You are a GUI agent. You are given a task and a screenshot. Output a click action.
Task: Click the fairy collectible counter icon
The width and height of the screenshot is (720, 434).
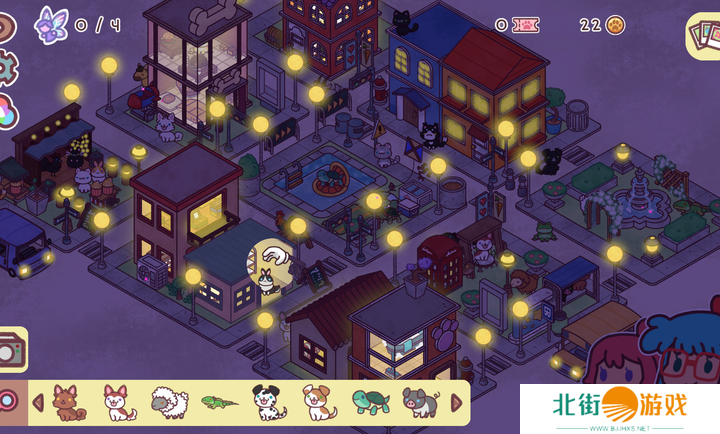[x=49, y=23]
